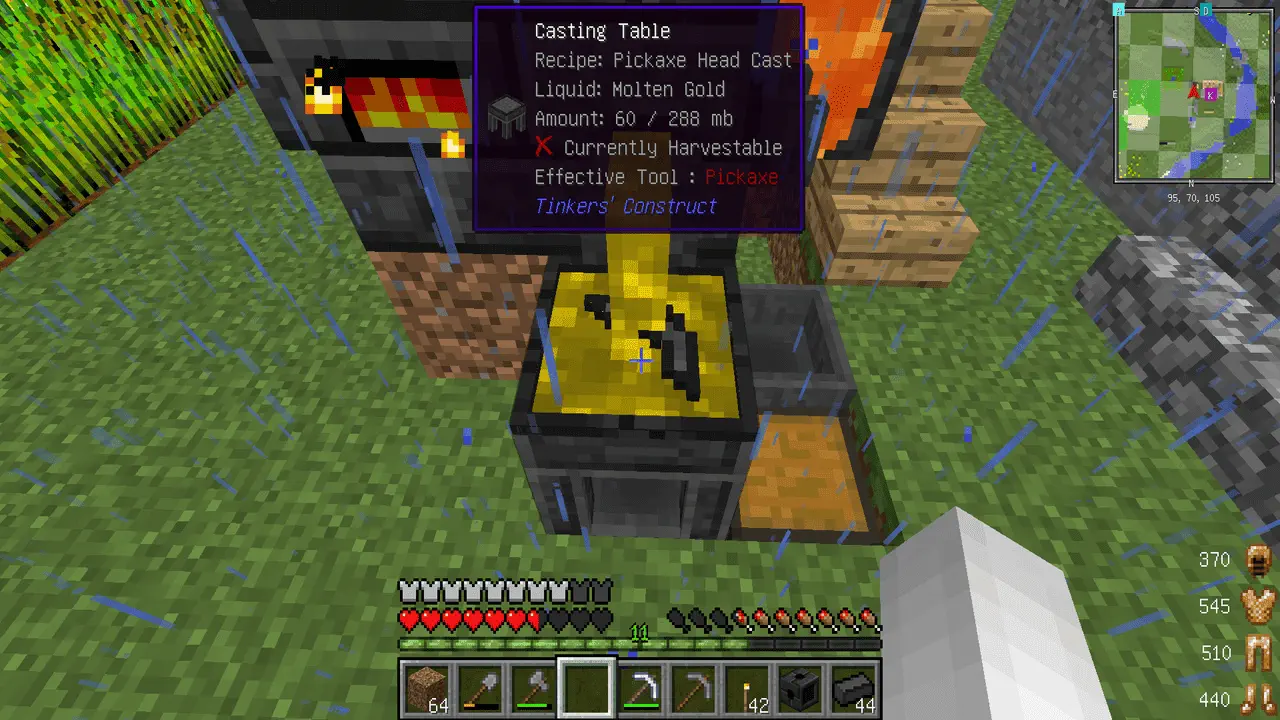The image size is (1280, 720).
Task: Click the chestplate armor durability icon
Action: [x=1256, y=607]
